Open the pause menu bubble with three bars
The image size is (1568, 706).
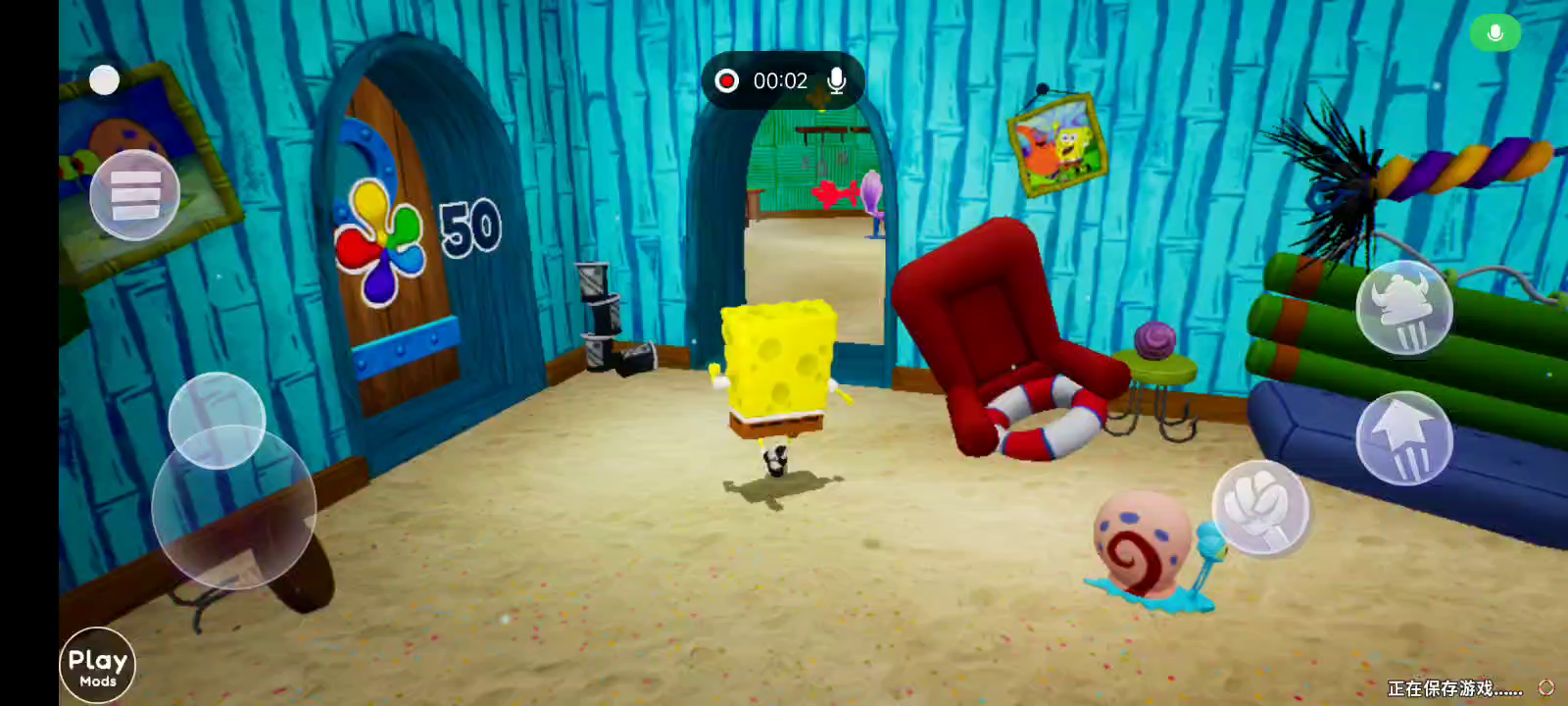[x=134, y=195]
